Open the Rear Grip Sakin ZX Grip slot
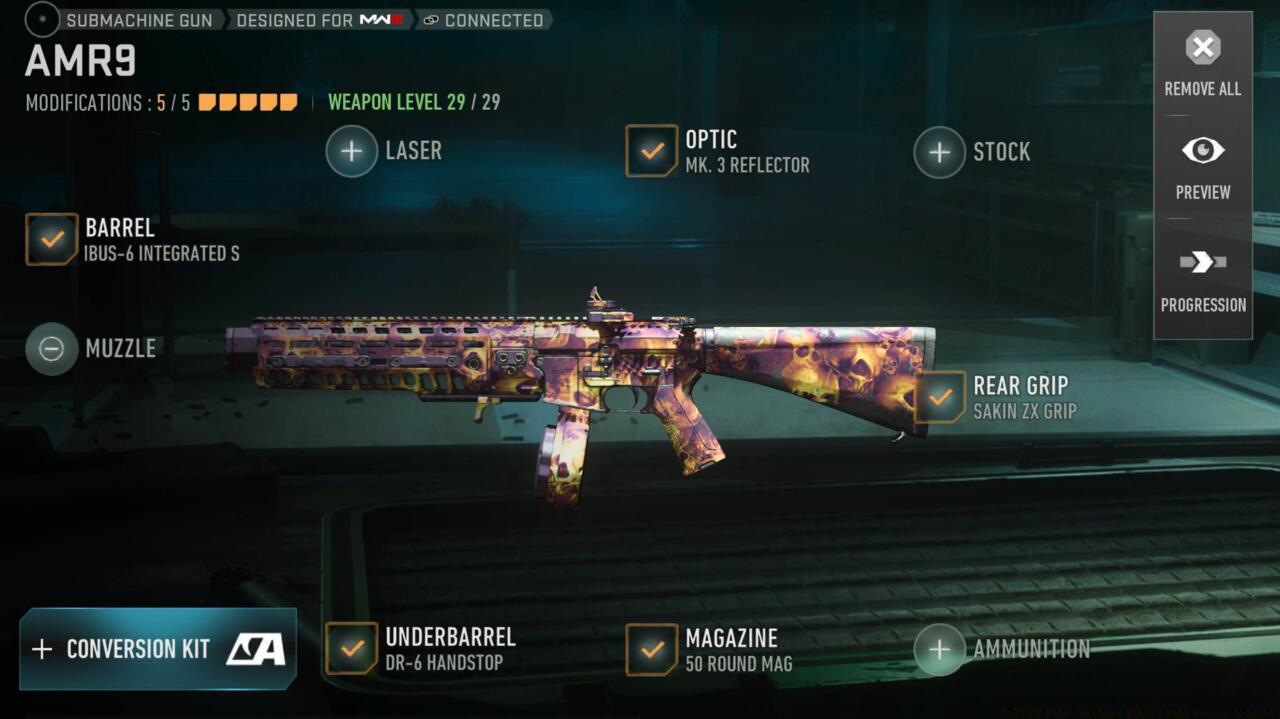The height and width of the screenshot is (719, 1280). [940, 397]
